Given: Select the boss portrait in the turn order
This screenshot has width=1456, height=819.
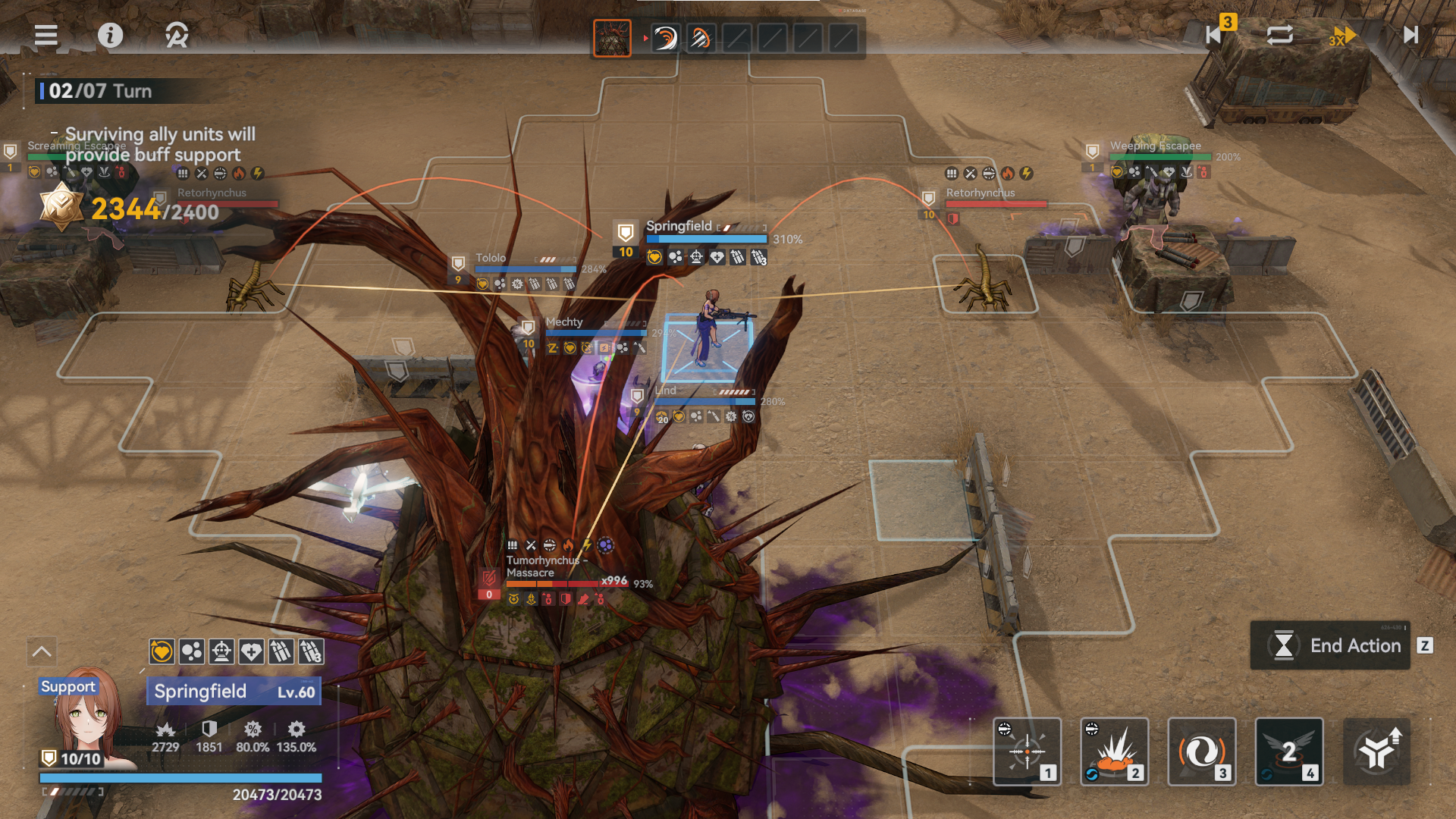Looking at the screenshot, I should coord(612,38).
